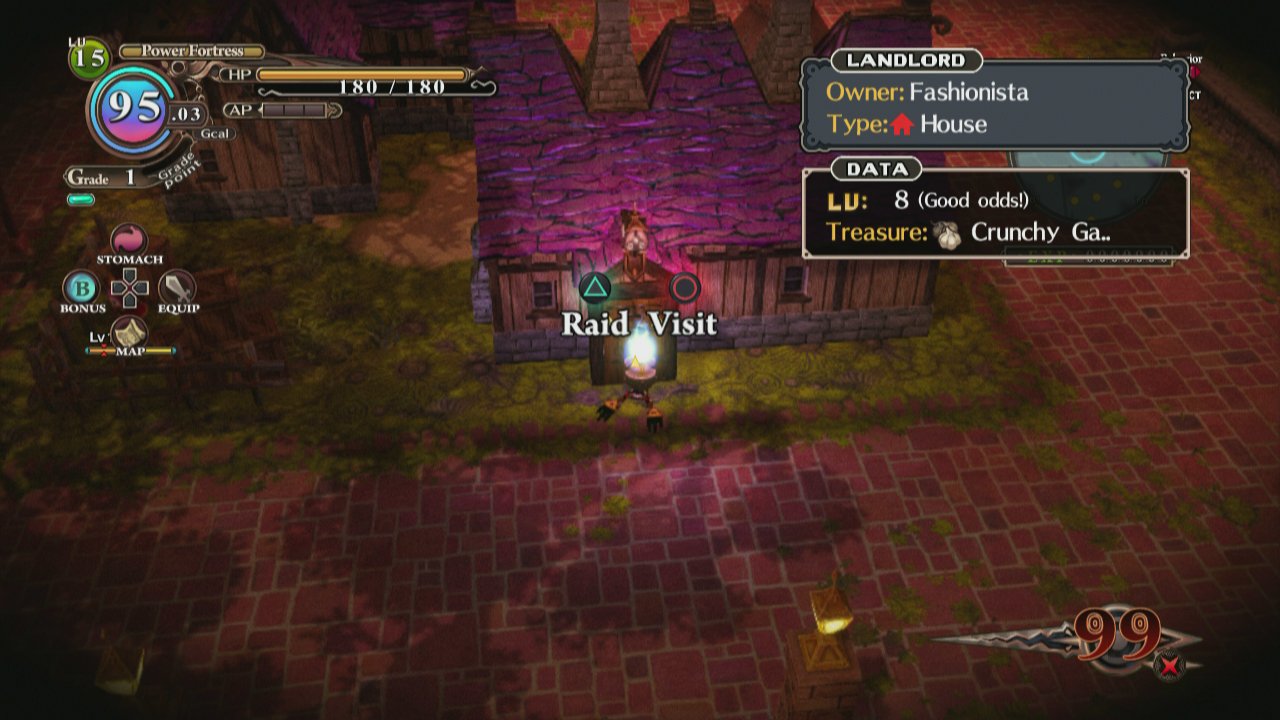Toggle the Grade point indicator pill
This screenshot has width=1280, height=720.
pyautogui.click(x=83, y=199)
